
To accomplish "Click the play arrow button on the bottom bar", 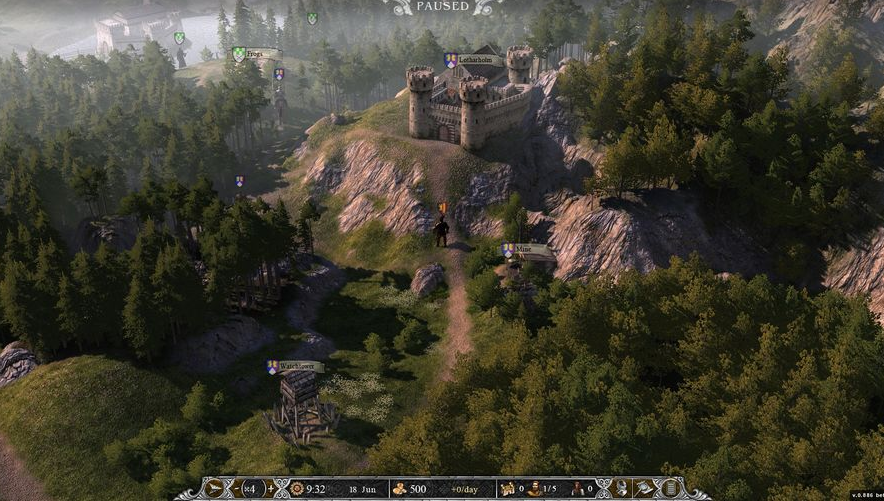I will tap(215, 489).
